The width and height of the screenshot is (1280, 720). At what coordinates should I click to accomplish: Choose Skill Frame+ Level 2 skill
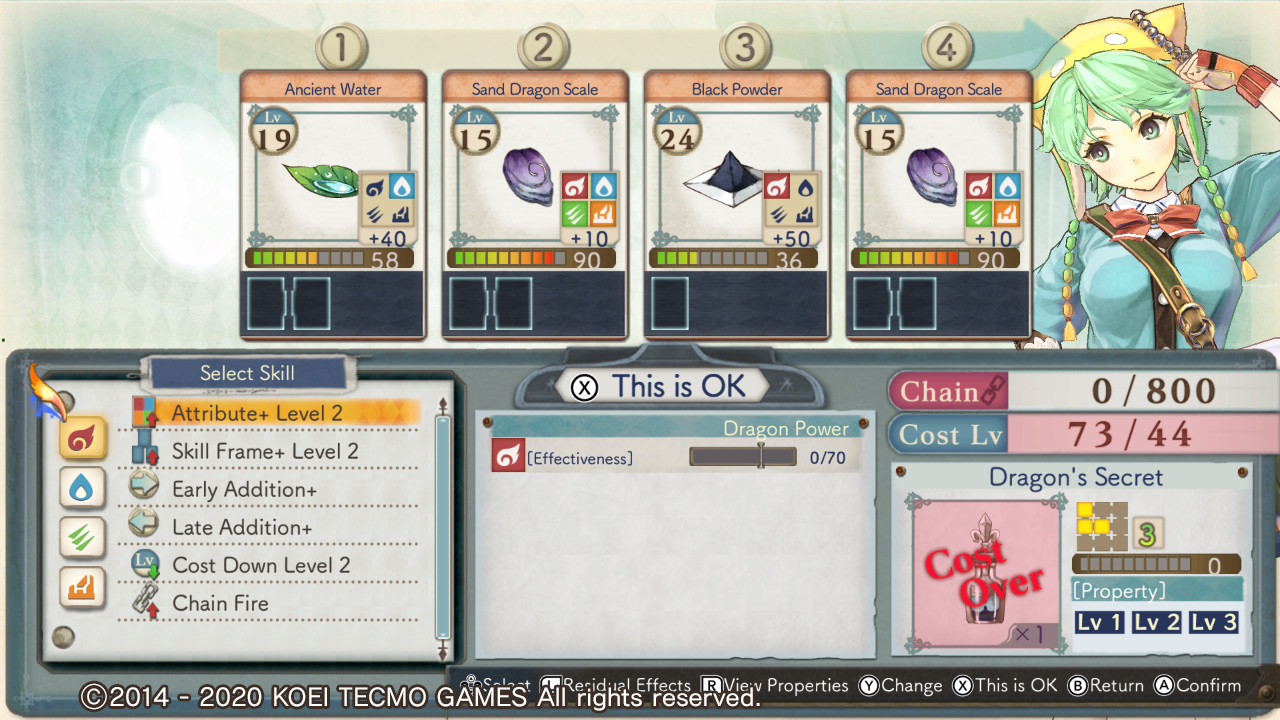coord(264,451)
